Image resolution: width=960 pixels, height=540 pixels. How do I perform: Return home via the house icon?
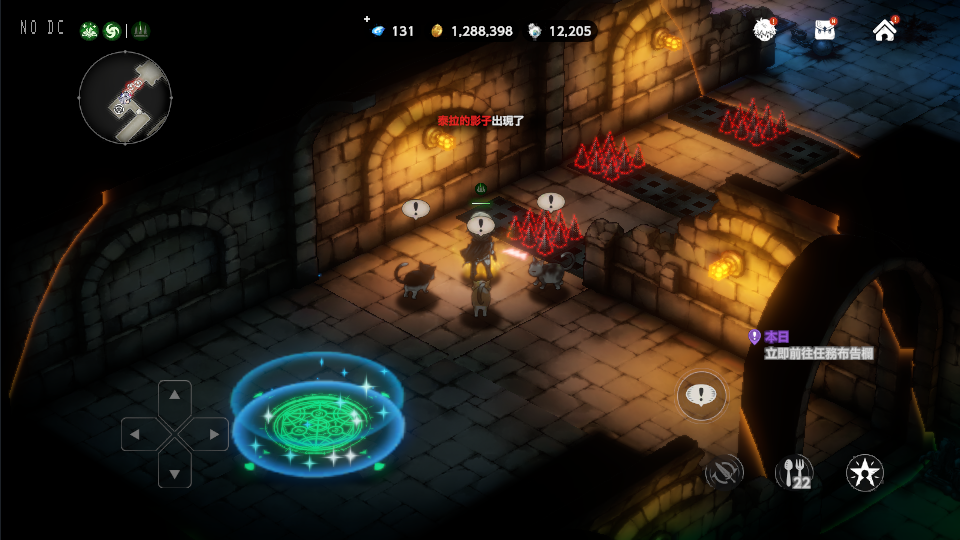pyautogui.click(x=885, y=30)
